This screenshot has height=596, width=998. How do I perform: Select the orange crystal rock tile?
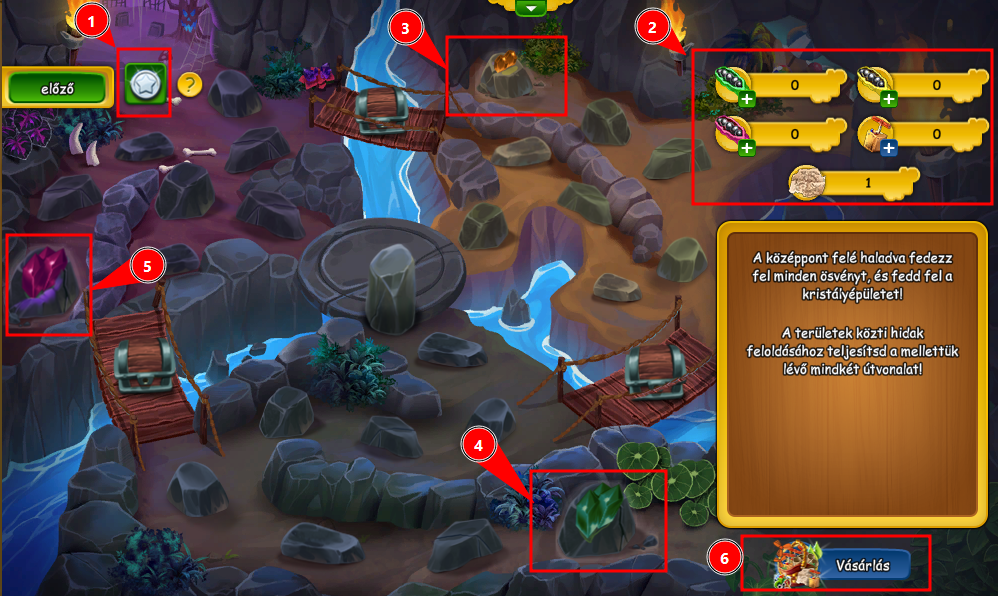(506, 74)
